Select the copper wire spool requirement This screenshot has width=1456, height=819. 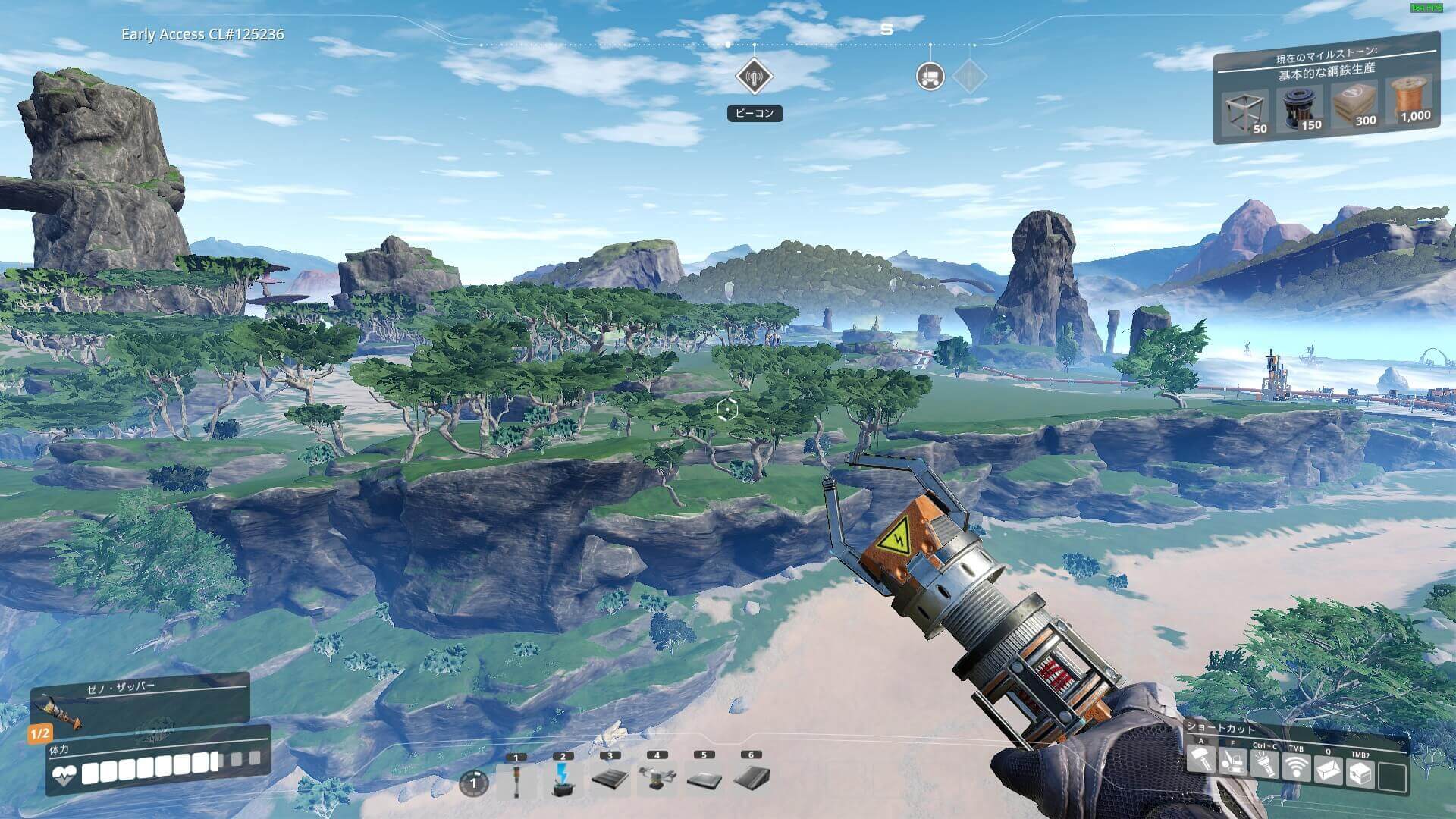tap(1410, 99)
